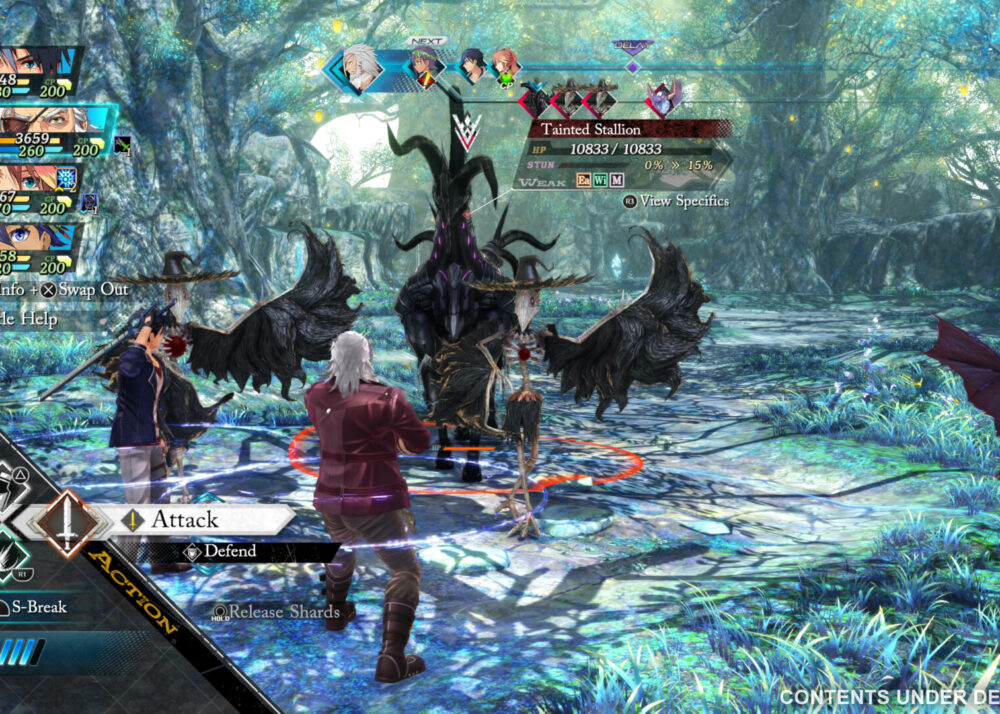Click the orange-haired girl's turn order portrait
The height and width of the screenshot is (714, 1000).
pyautogui.click(x=506, y=66)
